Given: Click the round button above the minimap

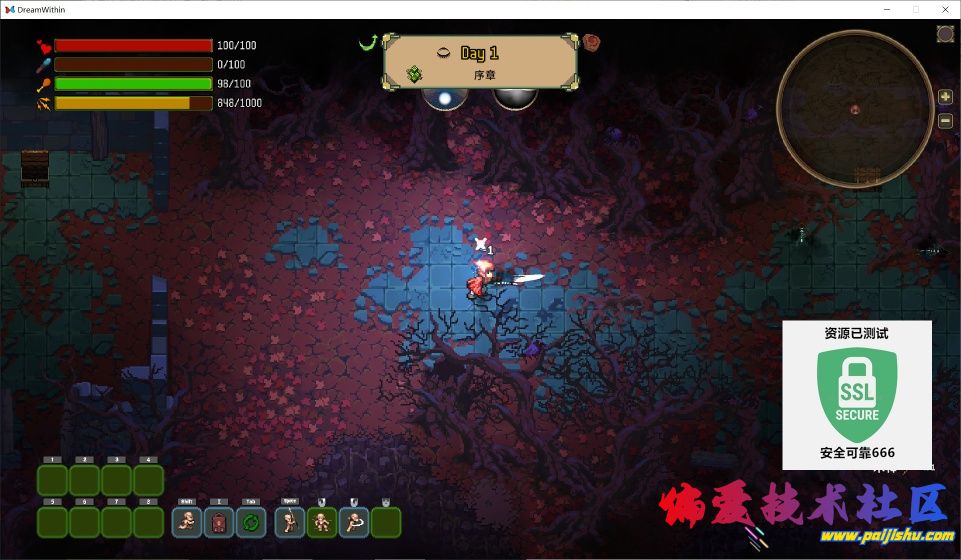Looking at the screenshot, I should pos(945,34).
